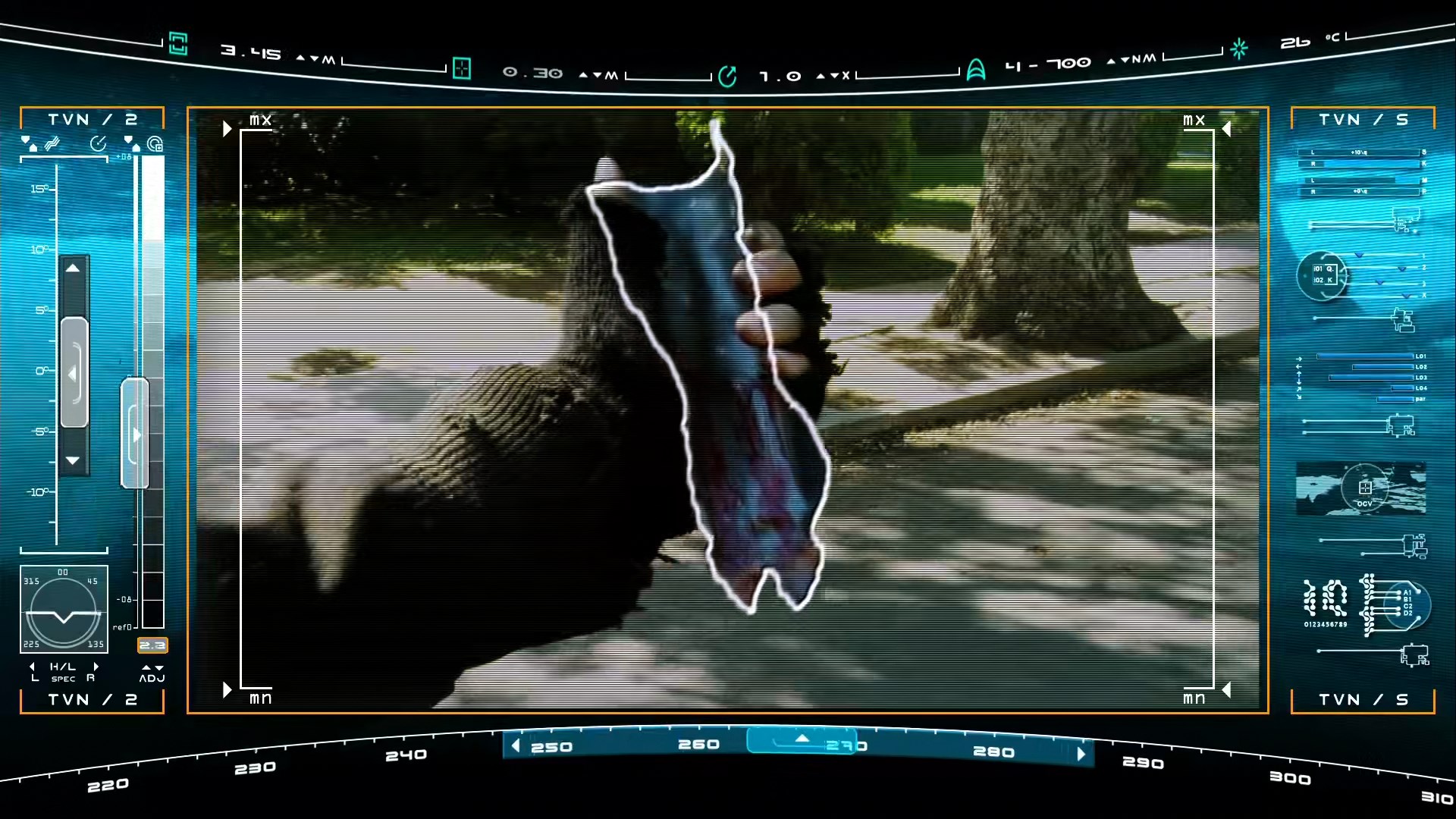Adjust the arrows beside the 1.0 X value
This screenshot has height=819, width=1456.
[x=827, y=76]
